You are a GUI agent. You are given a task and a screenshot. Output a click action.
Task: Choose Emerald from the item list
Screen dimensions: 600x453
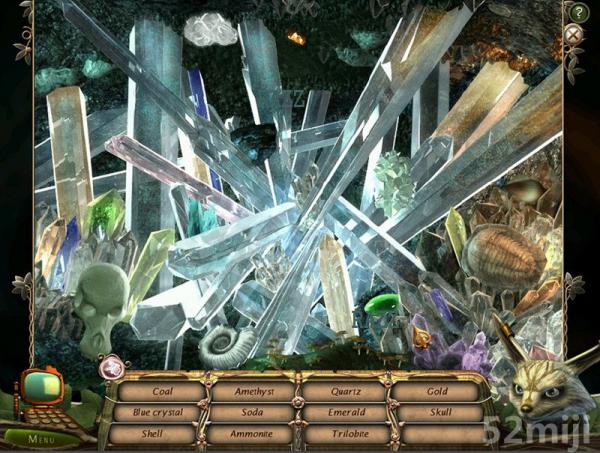coord(343,412)
